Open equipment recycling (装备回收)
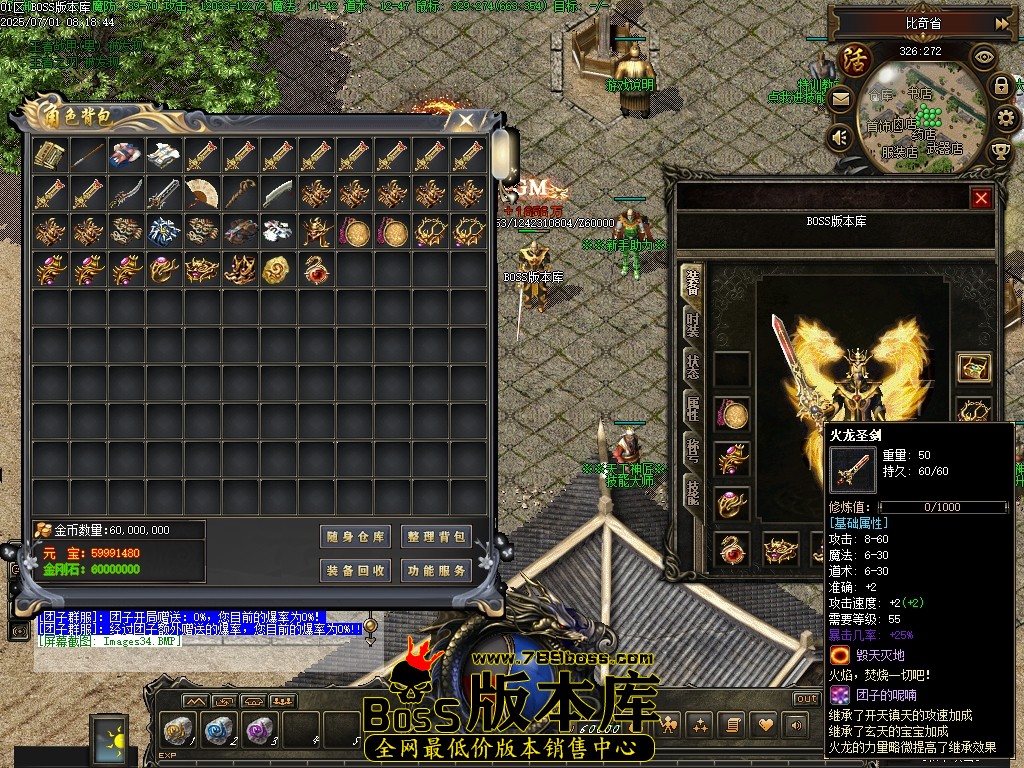Viewport: 1024px width, 768px height. [356, 571]
